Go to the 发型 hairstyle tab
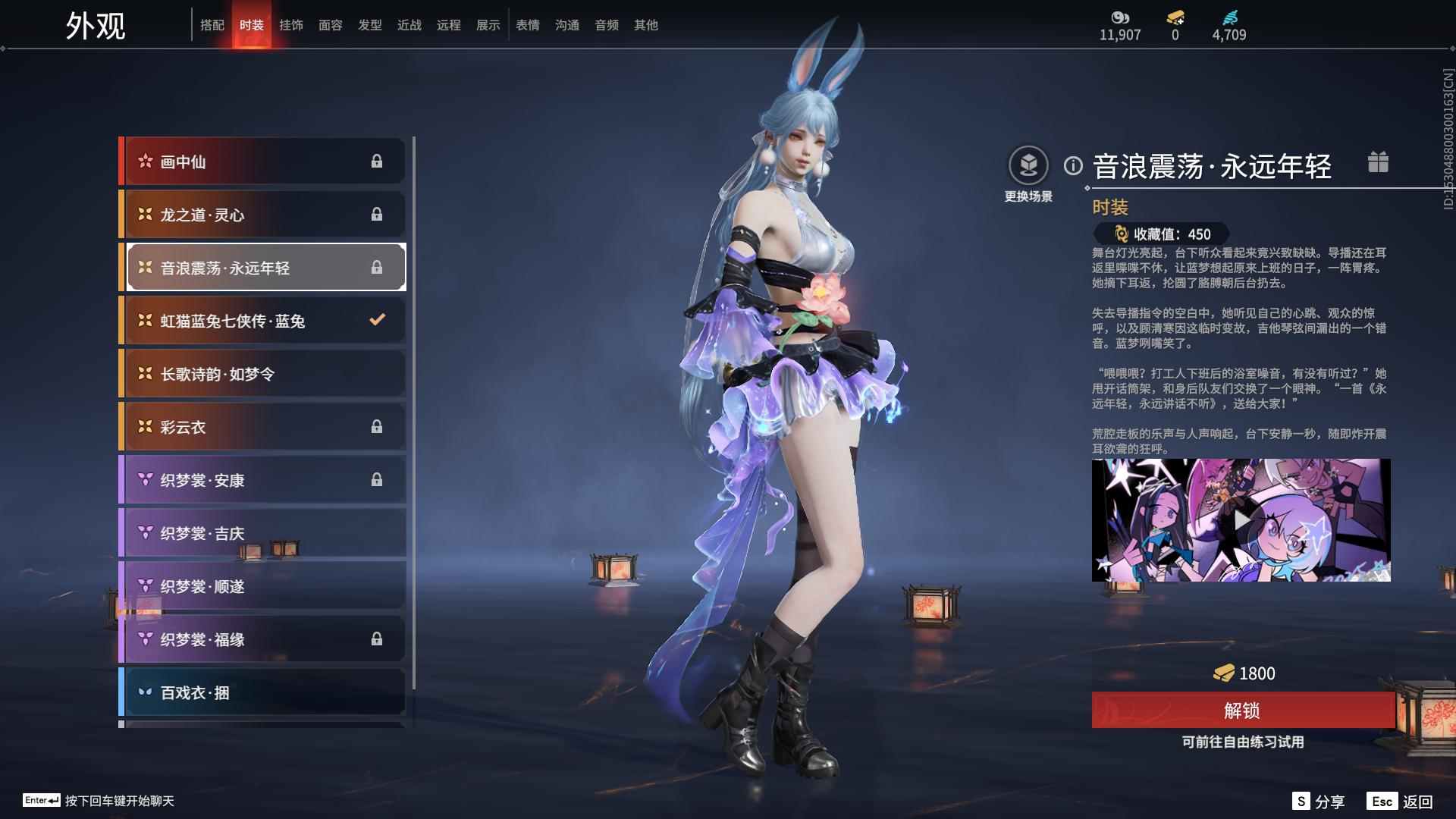The height and width of the screenshot is (819, 1456). pyautogui.click(x=370, y=25)
